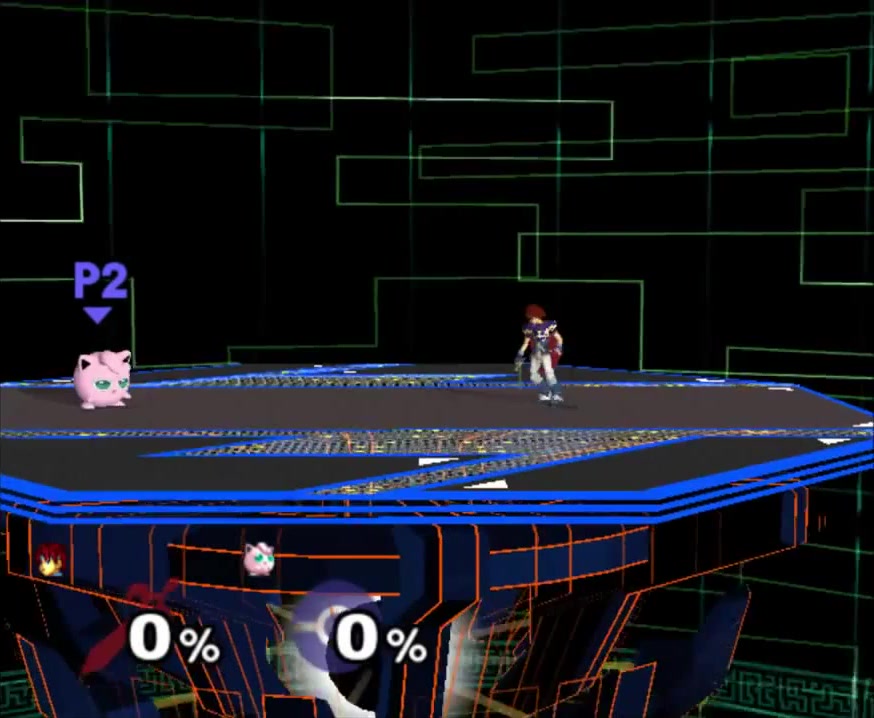This screenshot has width=874, height=718.
Task: Click Jigglypuff's stock icon
Action: pyautogui.click(x=259, y=558)
